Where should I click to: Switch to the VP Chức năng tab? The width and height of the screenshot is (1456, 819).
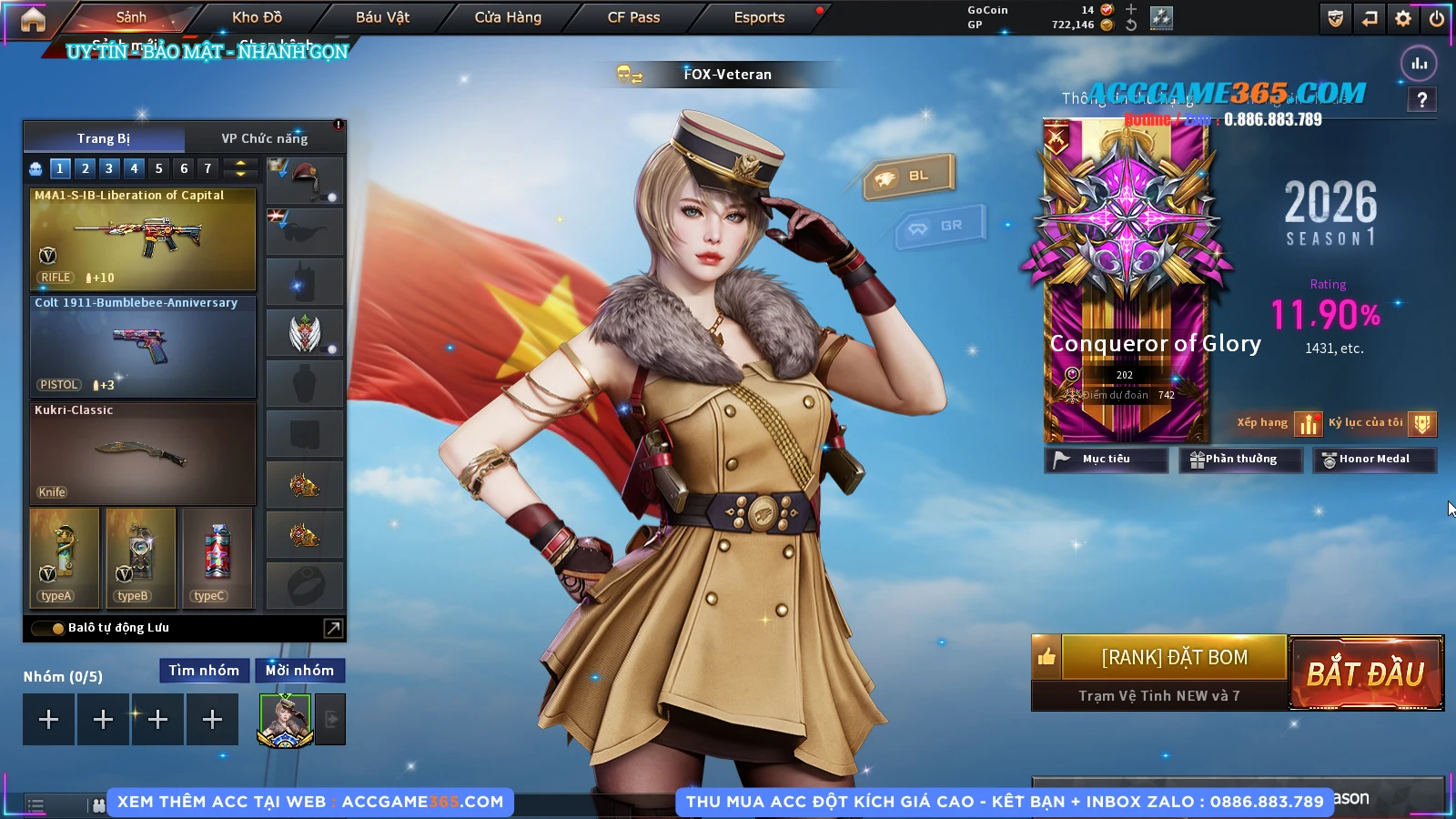[x=264, y=138]
